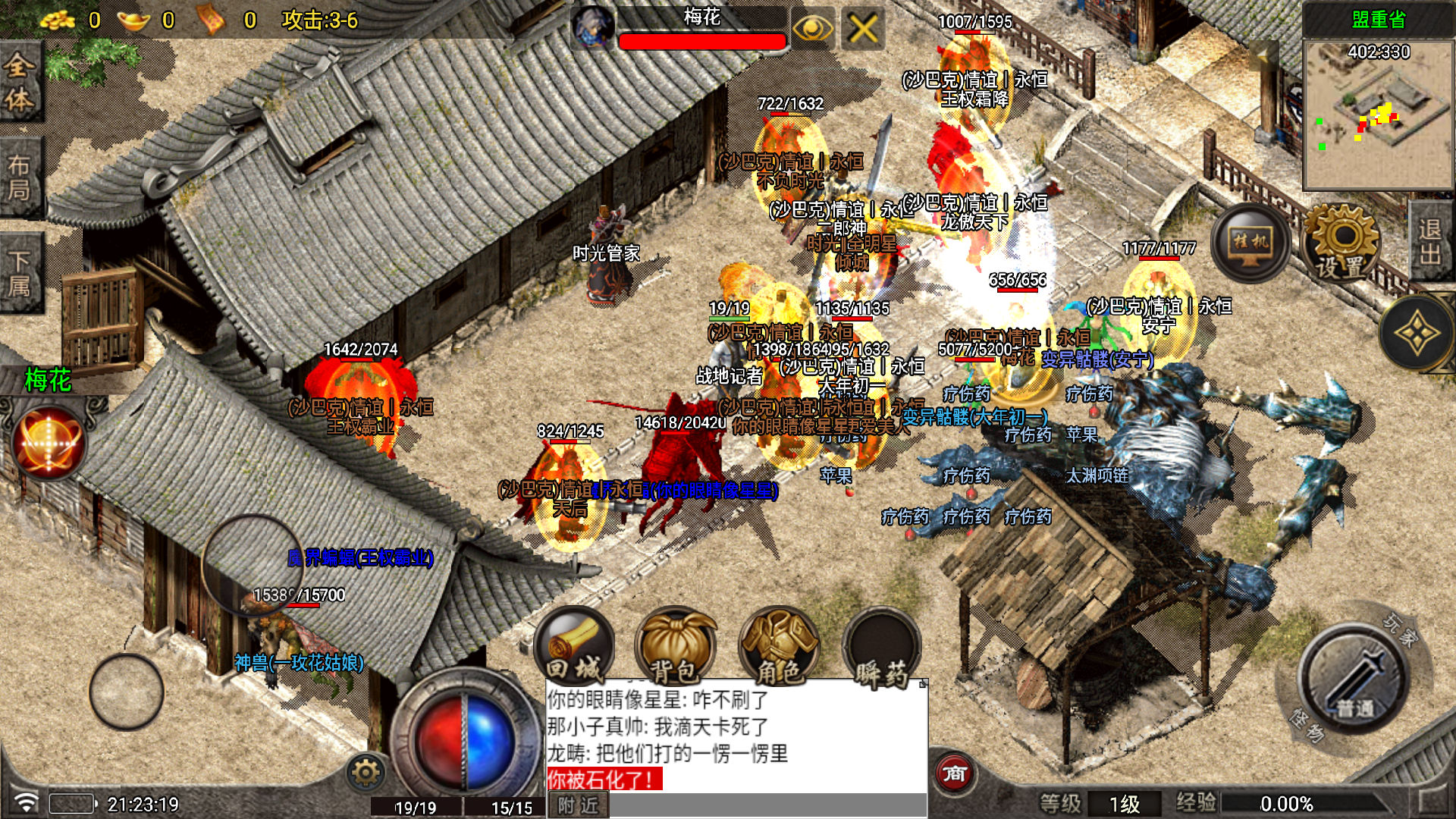Tap the four-point star button
Image resolution: width=1456 pixels, height=819 pixels.
click(x=1415, y=332)
